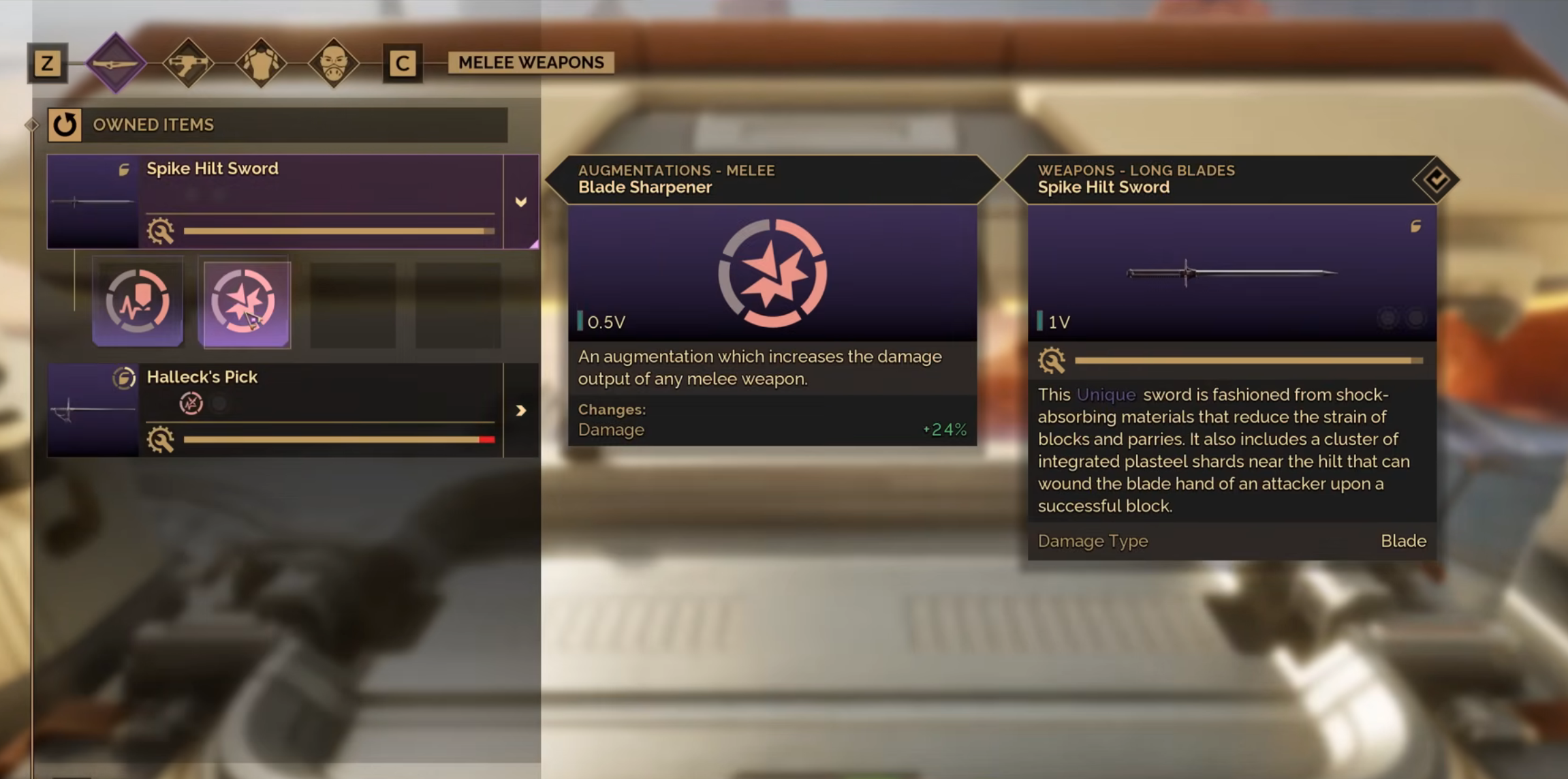Switch to the masked head gear tab
This screenshot has width=1568, height=779.
333,63
